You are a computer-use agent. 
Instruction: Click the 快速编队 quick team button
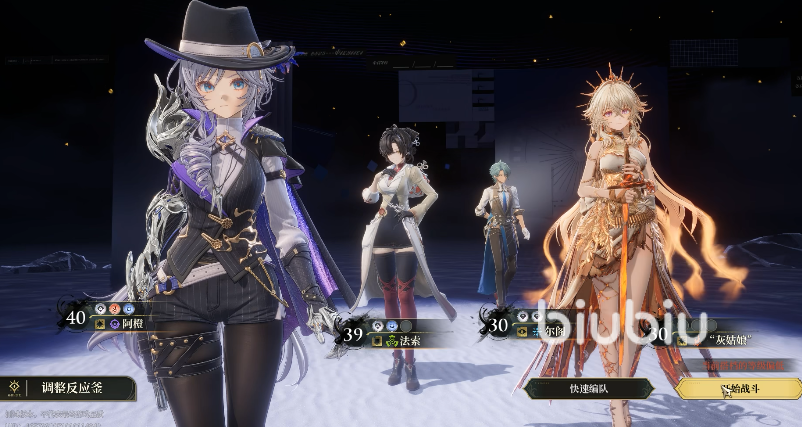tap(588, 389)
